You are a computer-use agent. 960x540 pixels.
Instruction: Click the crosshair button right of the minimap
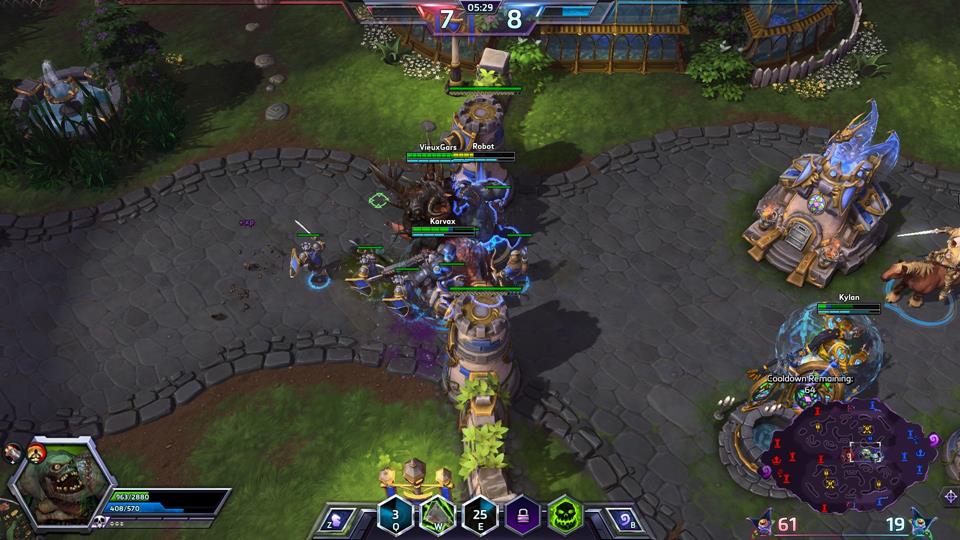coord(950,496)
